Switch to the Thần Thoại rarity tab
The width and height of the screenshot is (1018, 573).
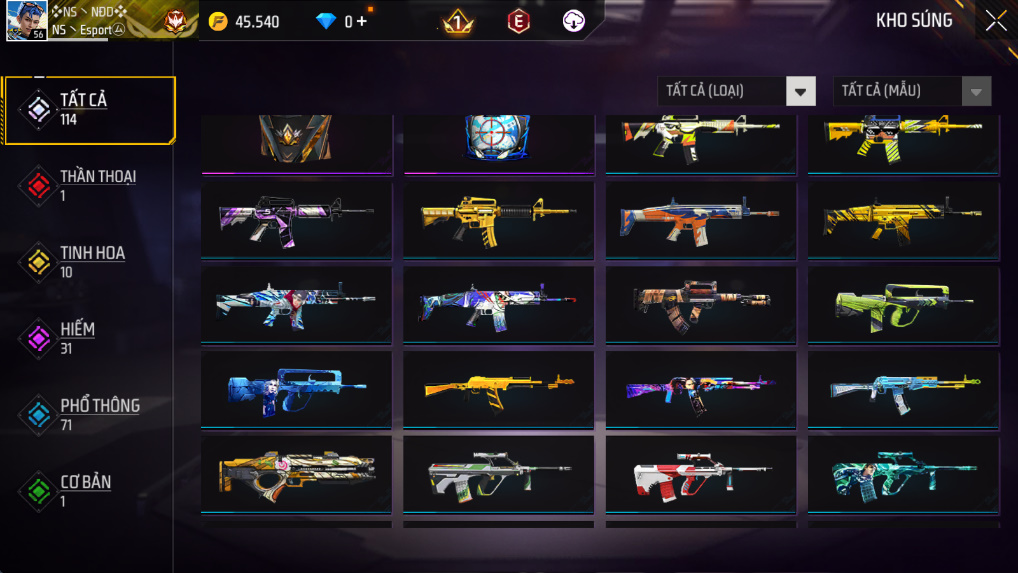88,185
